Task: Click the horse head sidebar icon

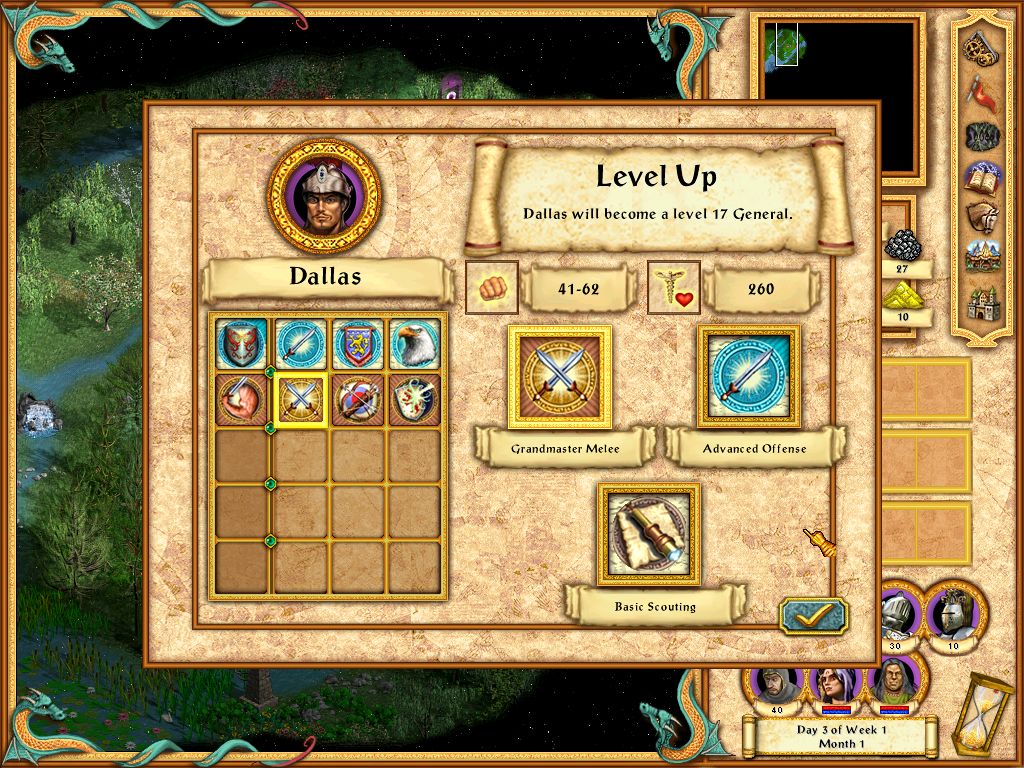Action: pos(980,218)
